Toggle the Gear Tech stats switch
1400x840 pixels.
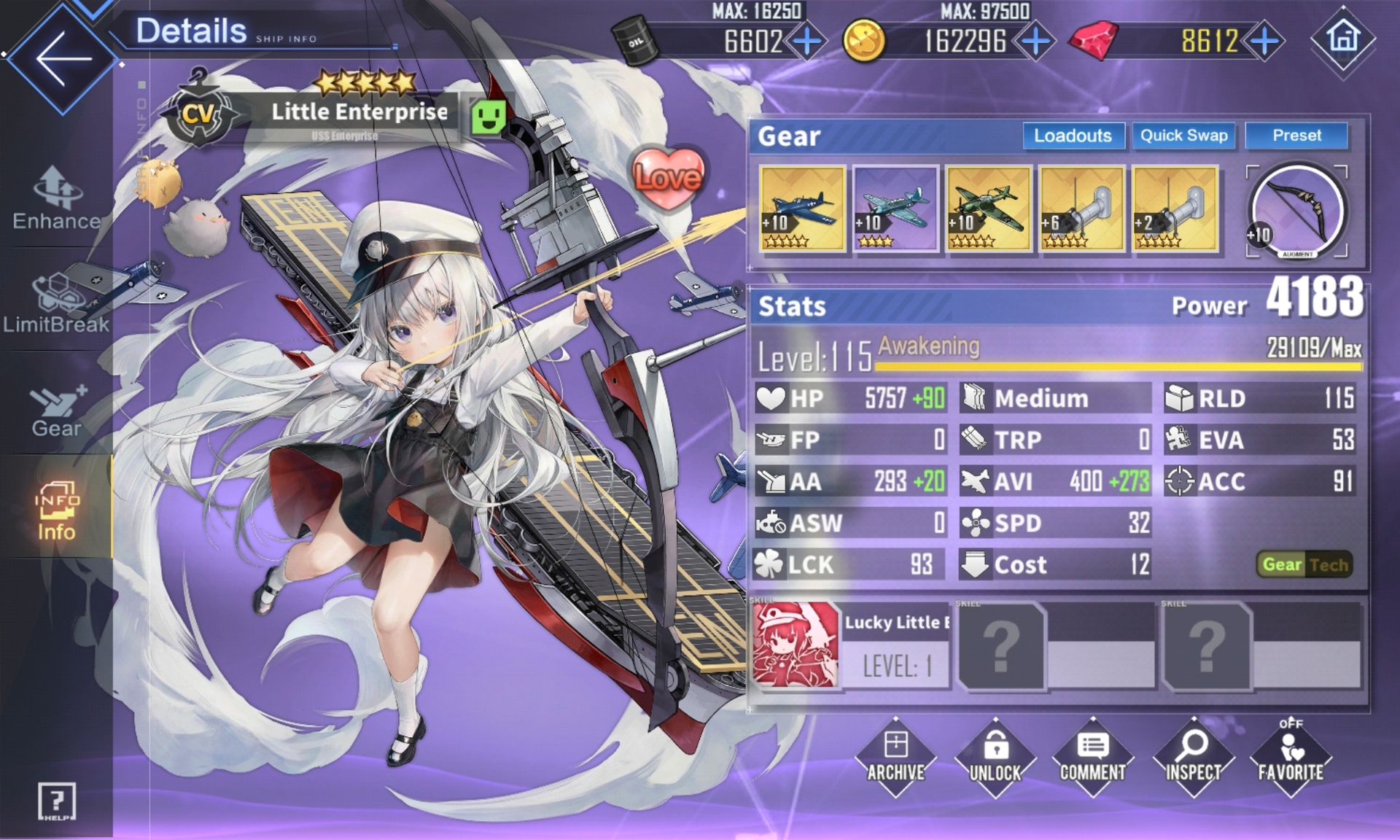[x=1304, y=564]
